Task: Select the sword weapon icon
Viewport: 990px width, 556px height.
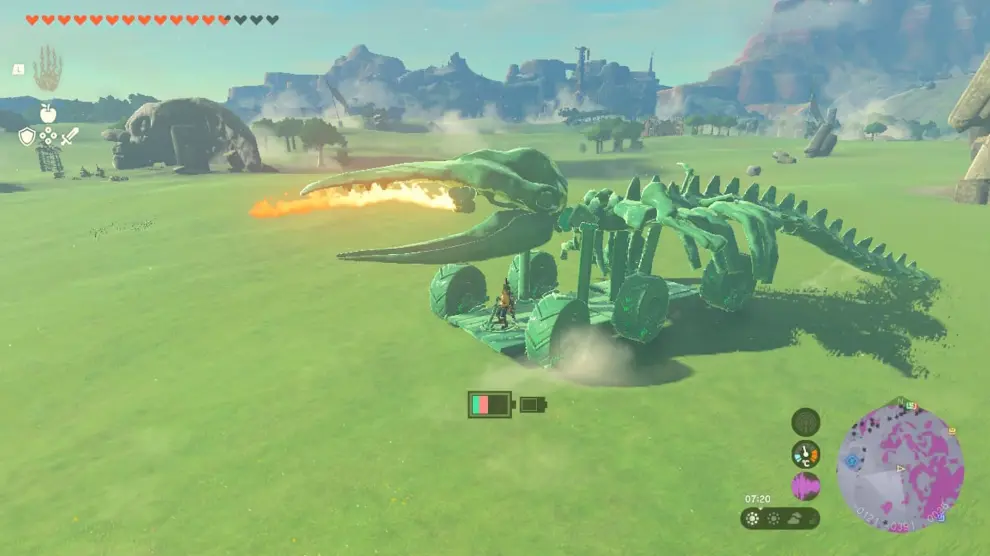Action: tap(69, 137)
